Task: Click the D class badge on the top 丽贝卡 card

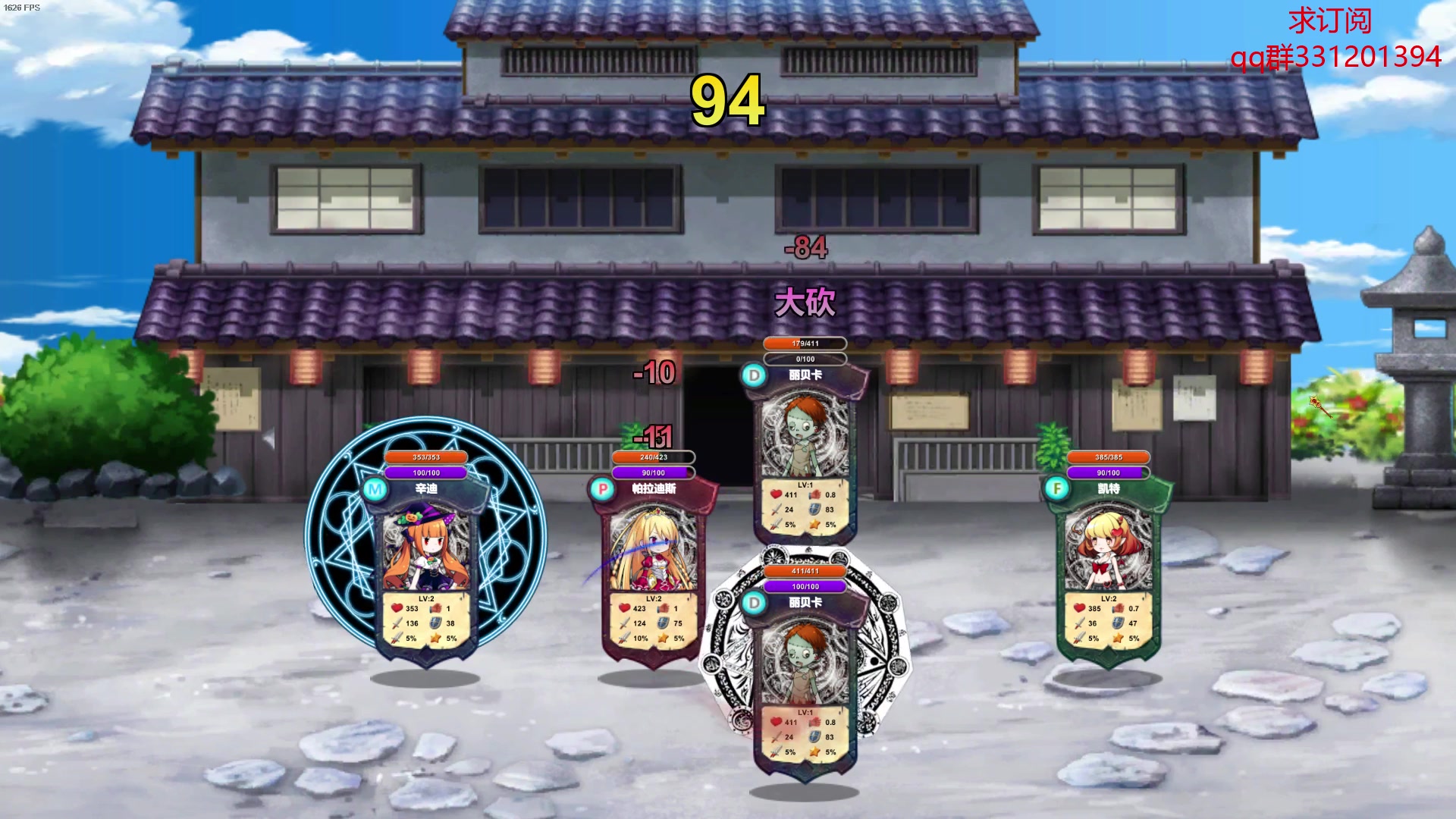Action: 753,373
